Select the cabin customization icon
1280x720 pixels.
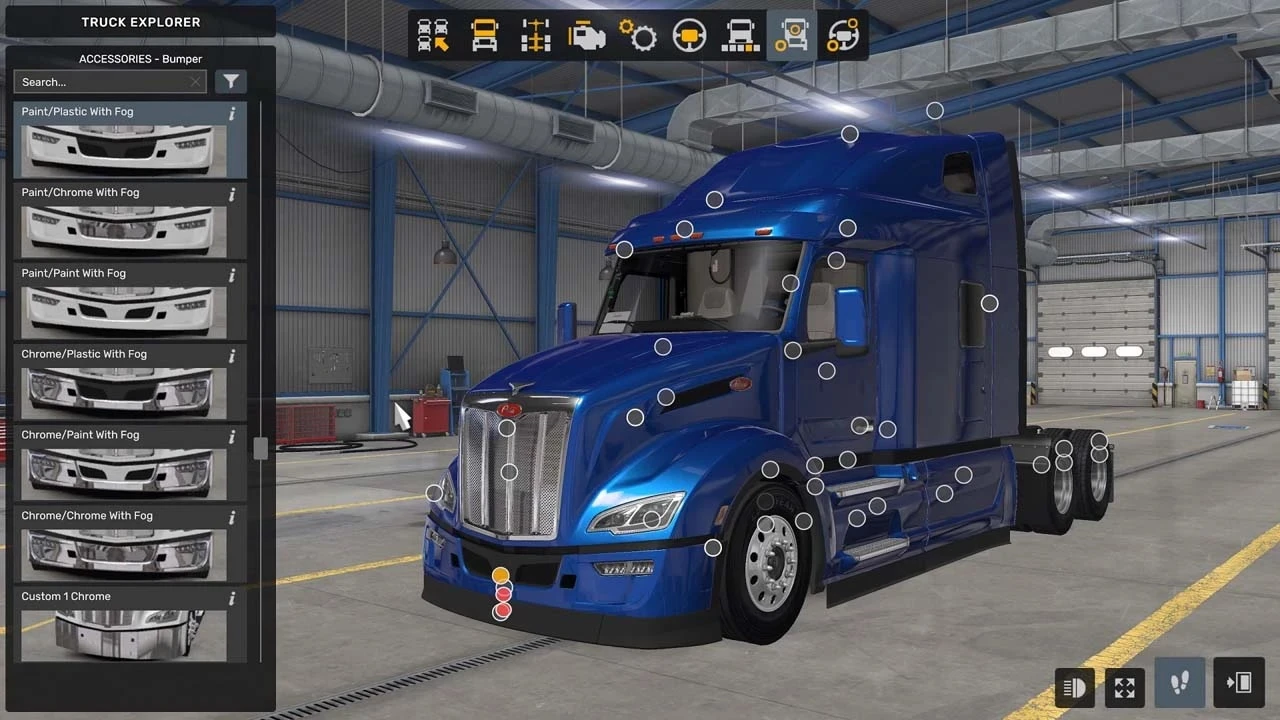[x=485, y=35]
